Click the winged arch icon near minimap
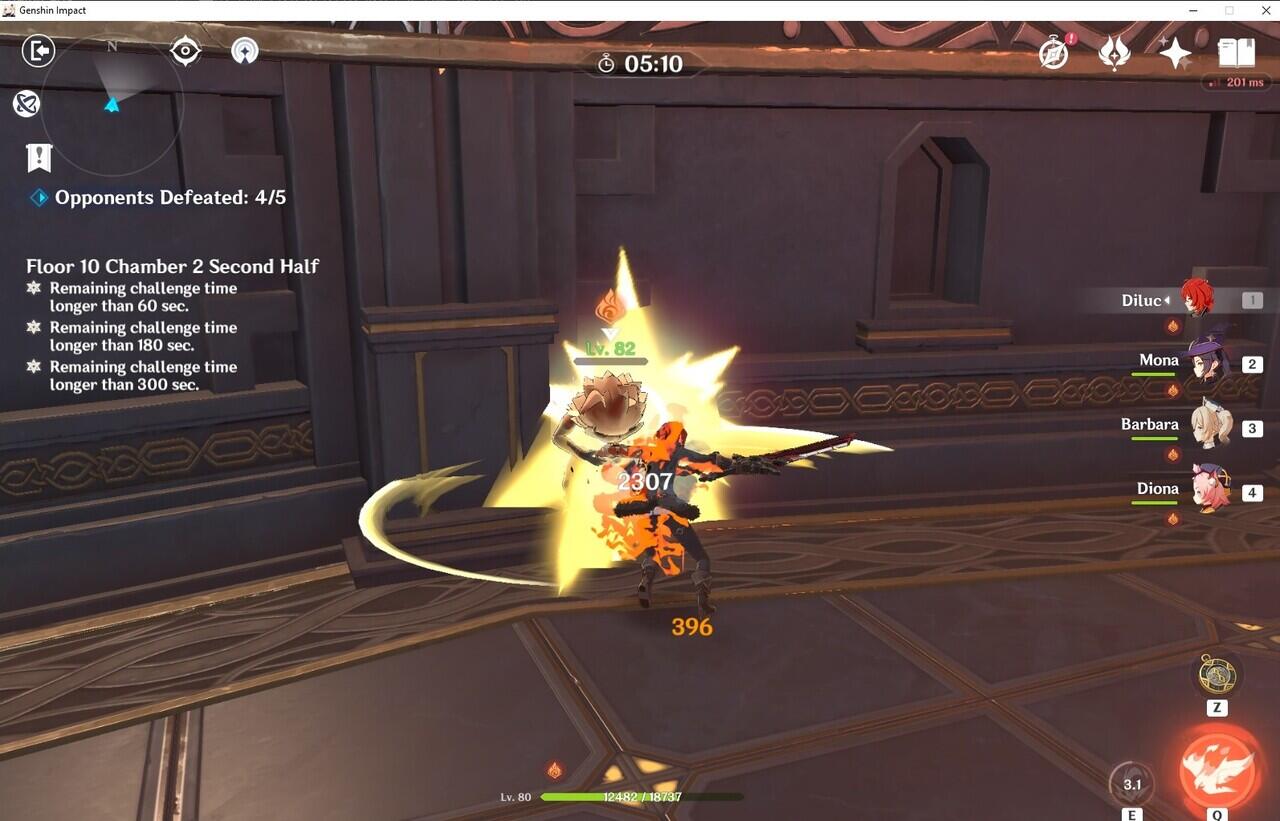This screenshot has width=1280, height=821. point(245,51)
